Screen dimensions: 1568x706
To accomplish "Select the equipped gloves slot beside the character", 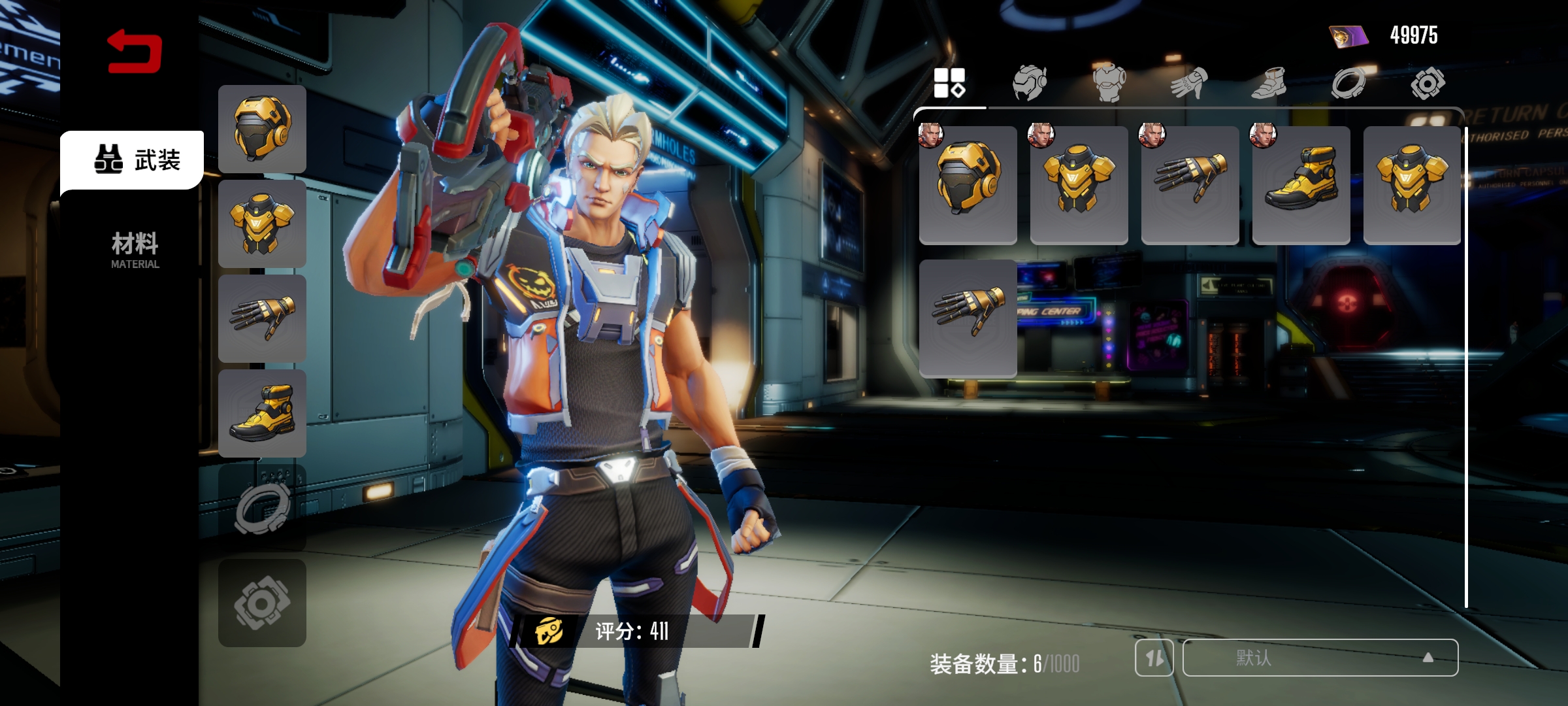I will click(x=262, y=318).
